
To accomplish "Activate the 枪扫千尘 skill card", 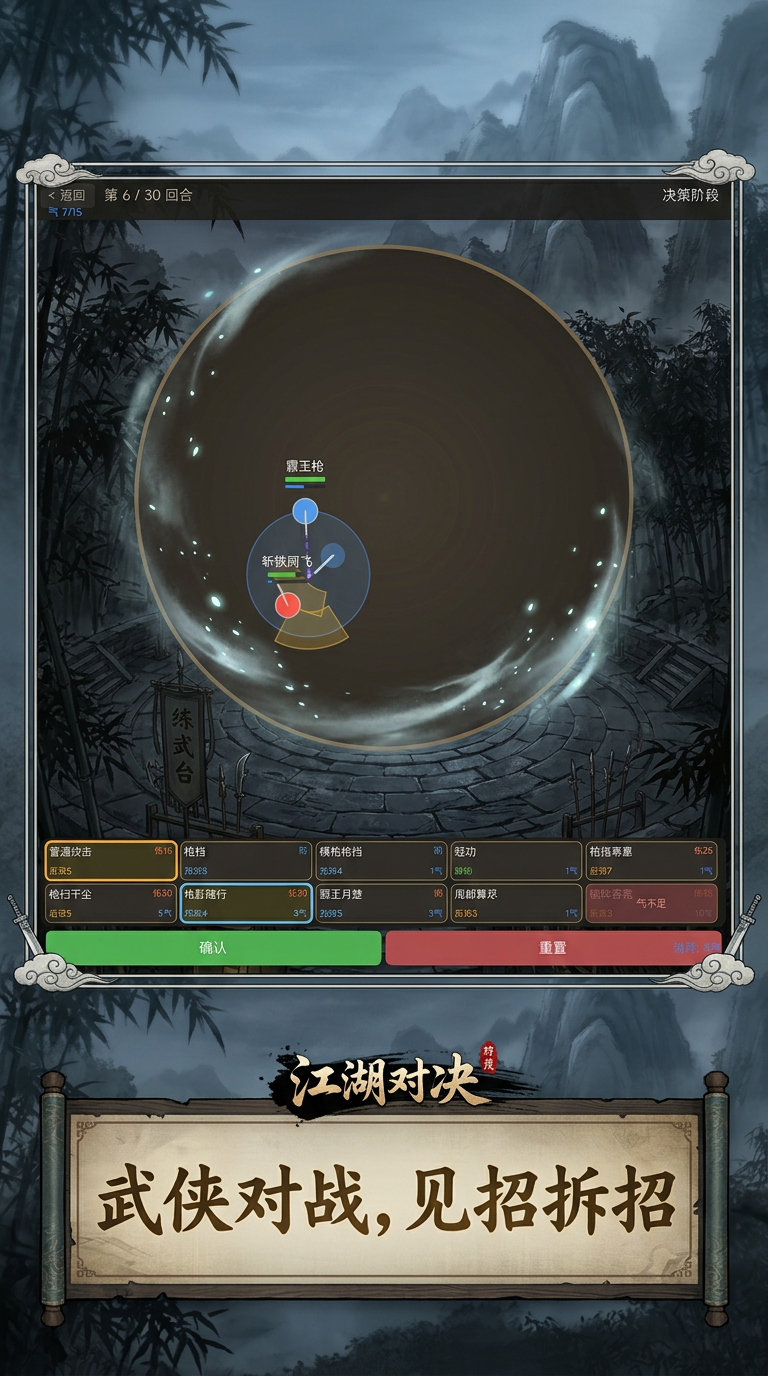I will 111,903.
